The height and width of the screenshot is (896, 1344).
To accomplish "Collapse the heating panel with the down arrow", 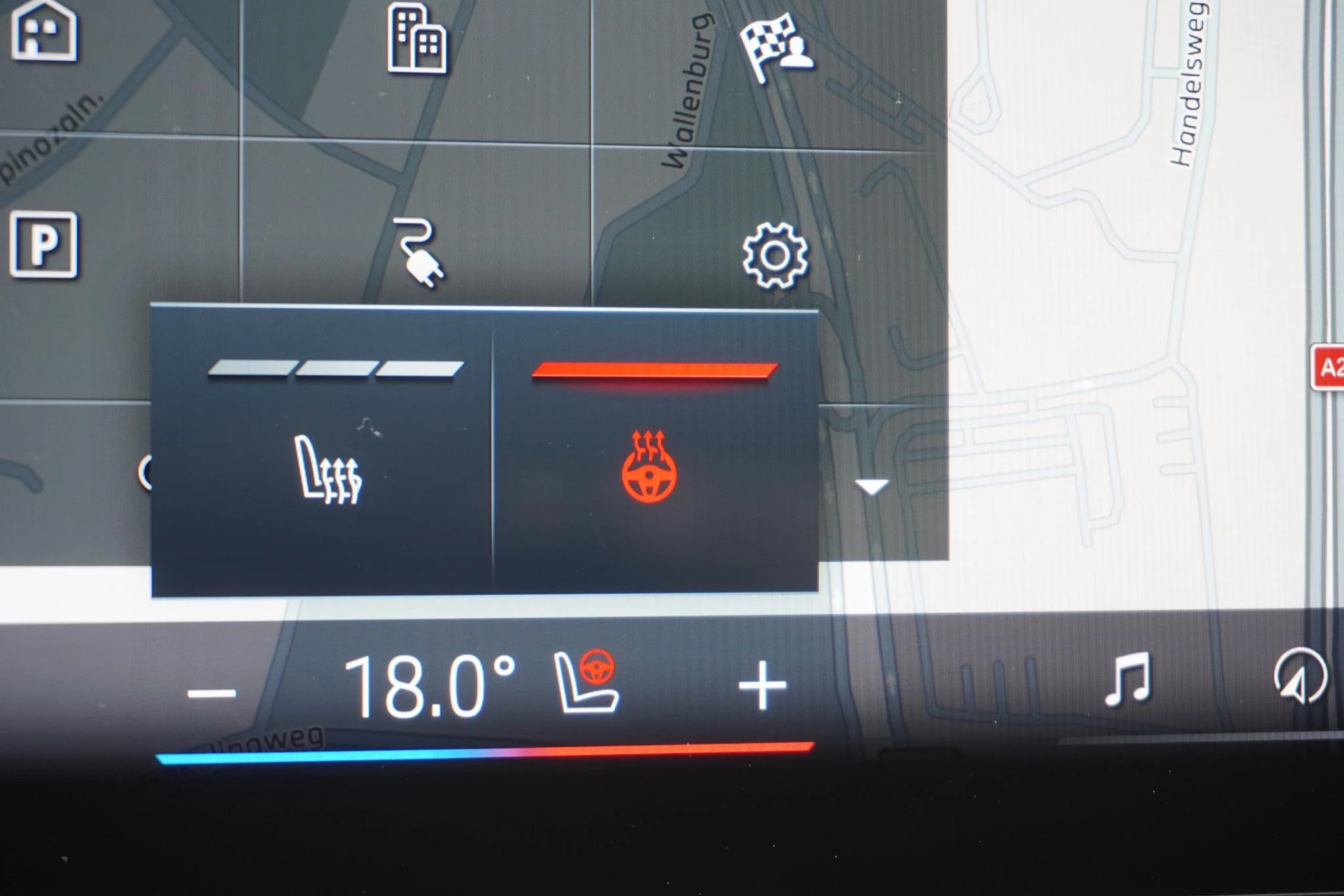I will [871, 485].
